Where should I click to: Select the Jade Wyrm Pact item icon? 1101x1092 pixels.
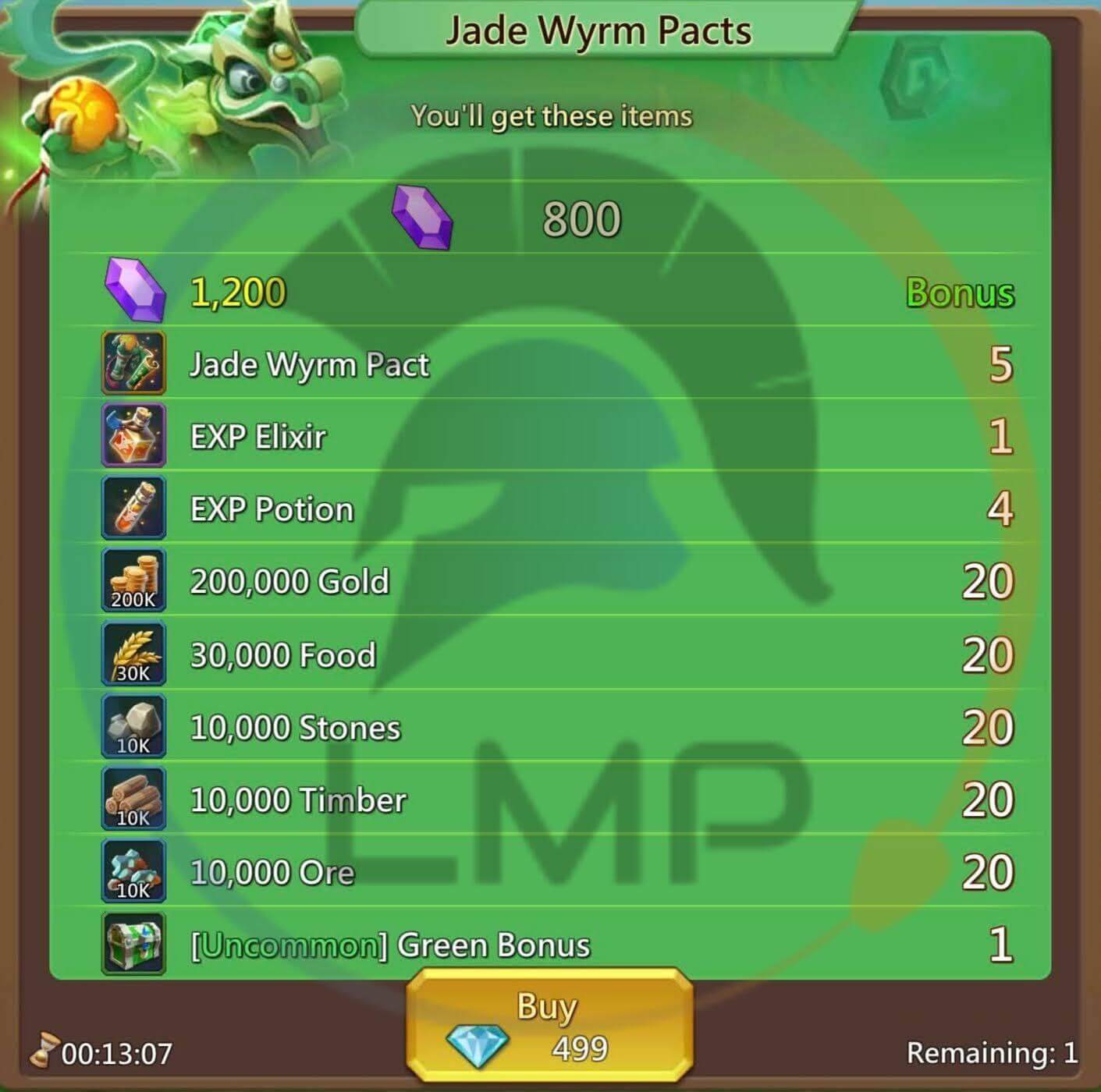(133, 363)
